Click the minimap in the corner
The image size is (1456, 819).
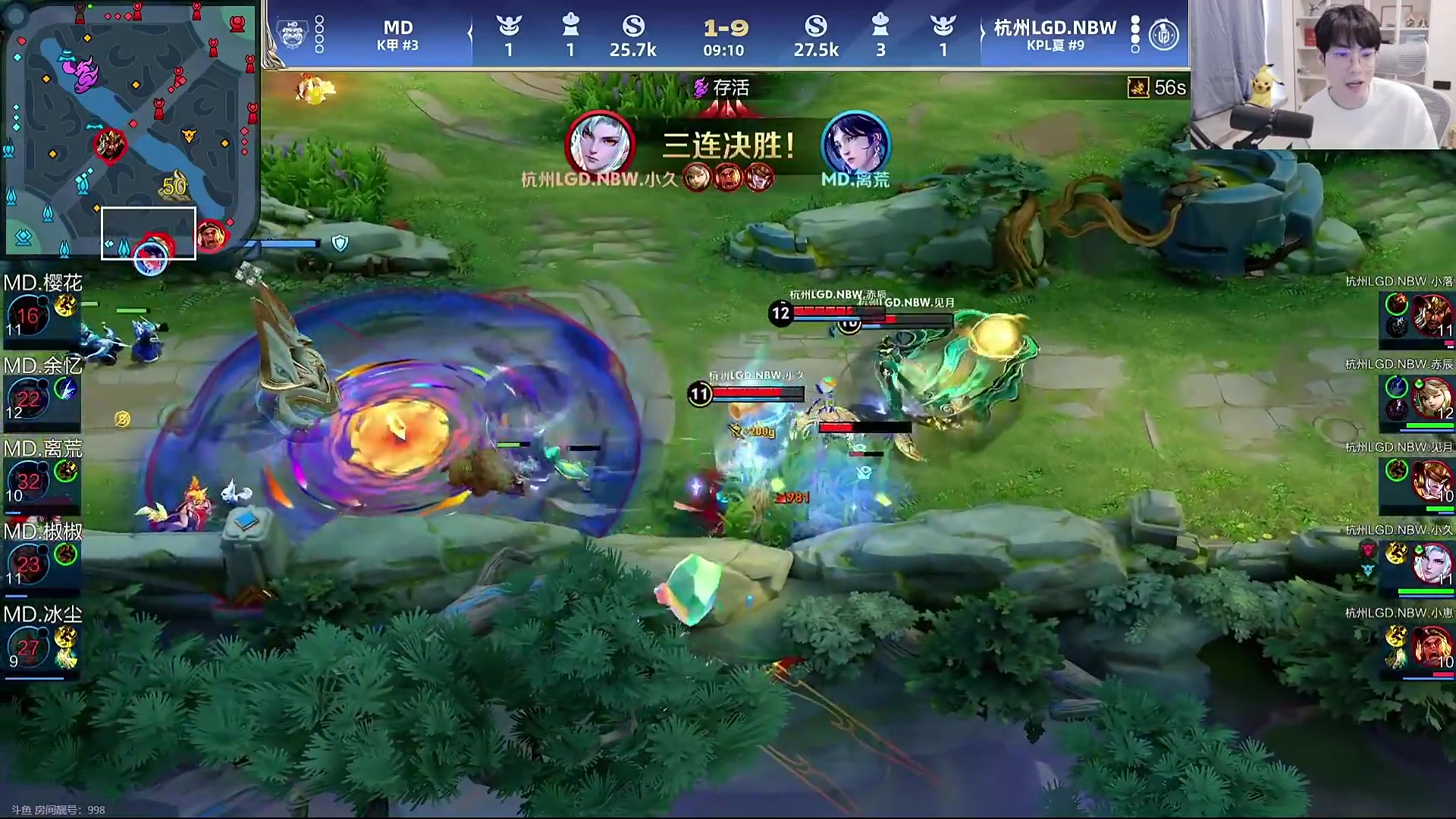tap(130, 129)
